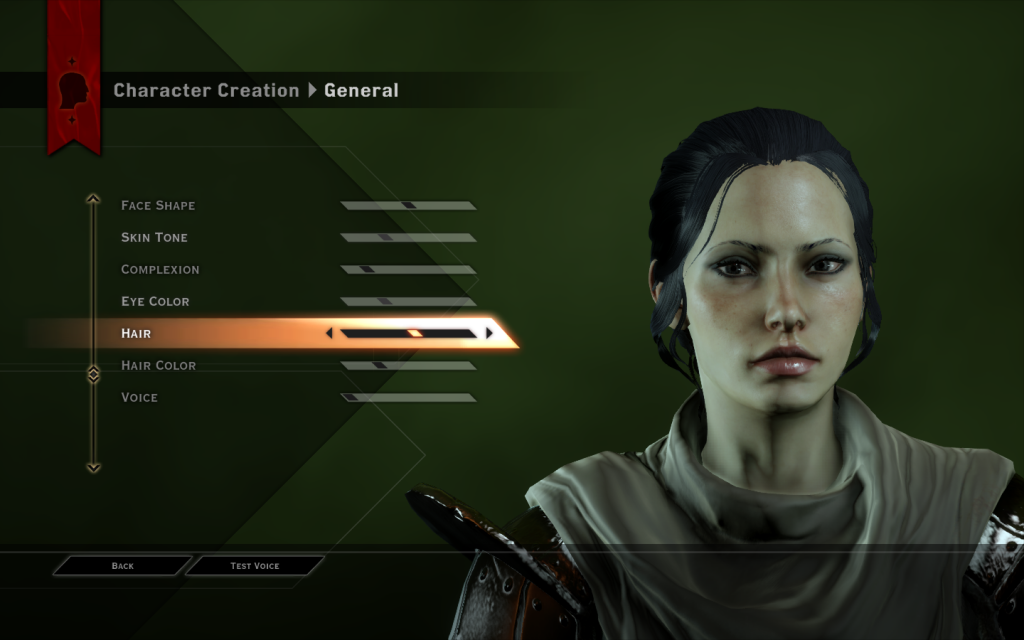Select the Eye Color option label

(x=155, y=302)
